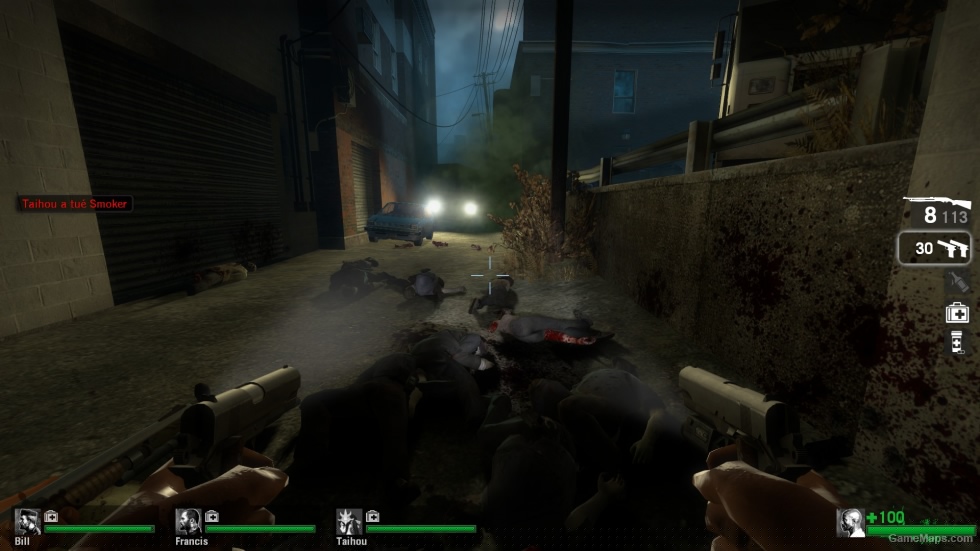Click Taihou's teammate portrait
Image resolution: width=980 pixels, height=551 pixels.
tap(349, 521)
